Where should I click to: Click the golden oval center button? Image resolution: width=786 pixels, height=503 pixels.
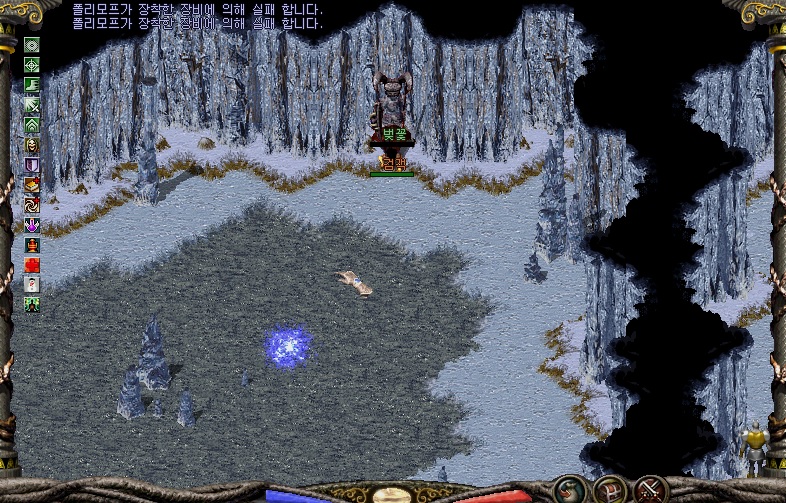pos(391,494)
